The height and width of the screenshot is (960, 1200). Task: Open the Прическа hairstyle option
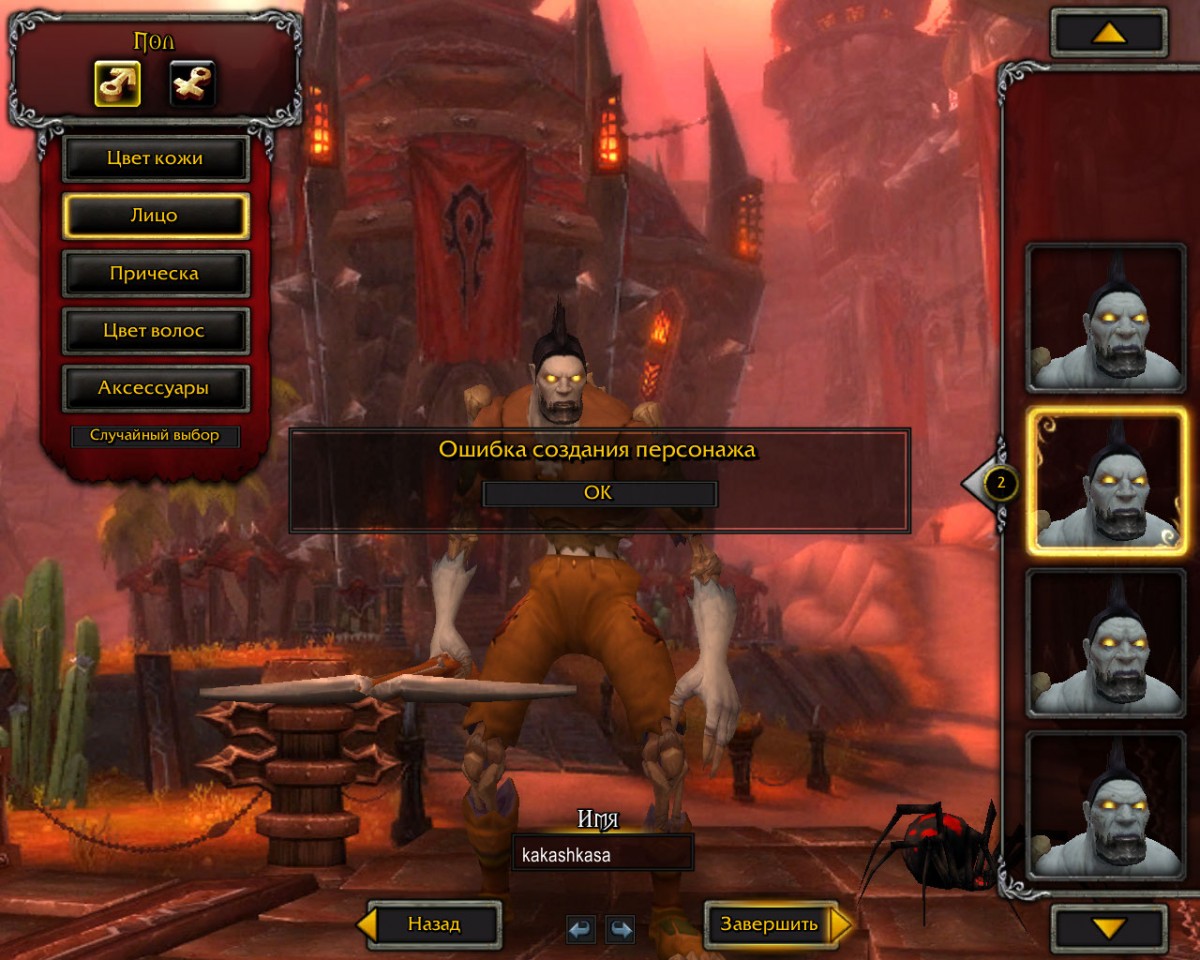(155, 273)
